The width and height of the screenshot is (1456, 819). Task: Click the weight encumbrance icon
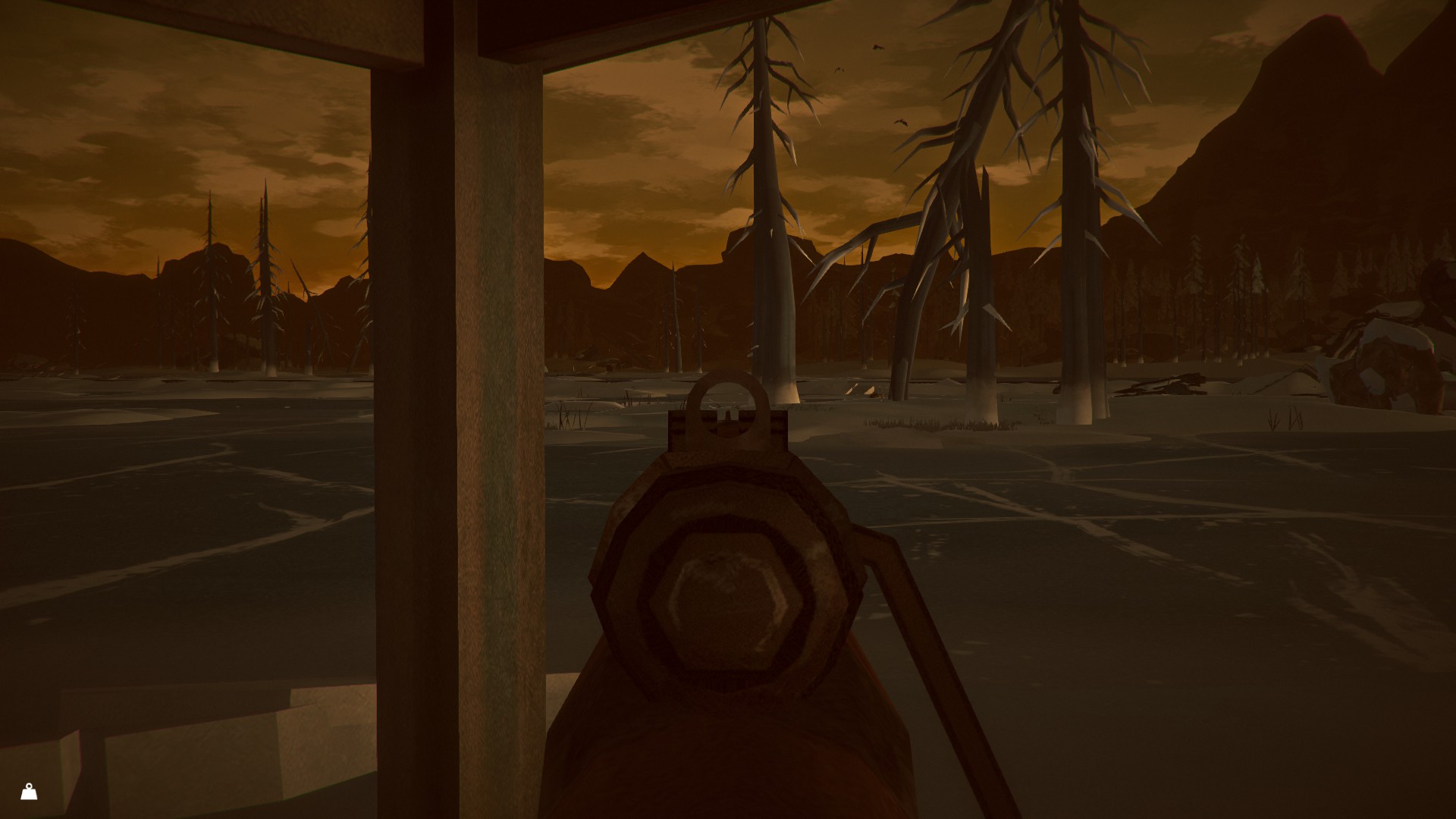click(29, 792)
